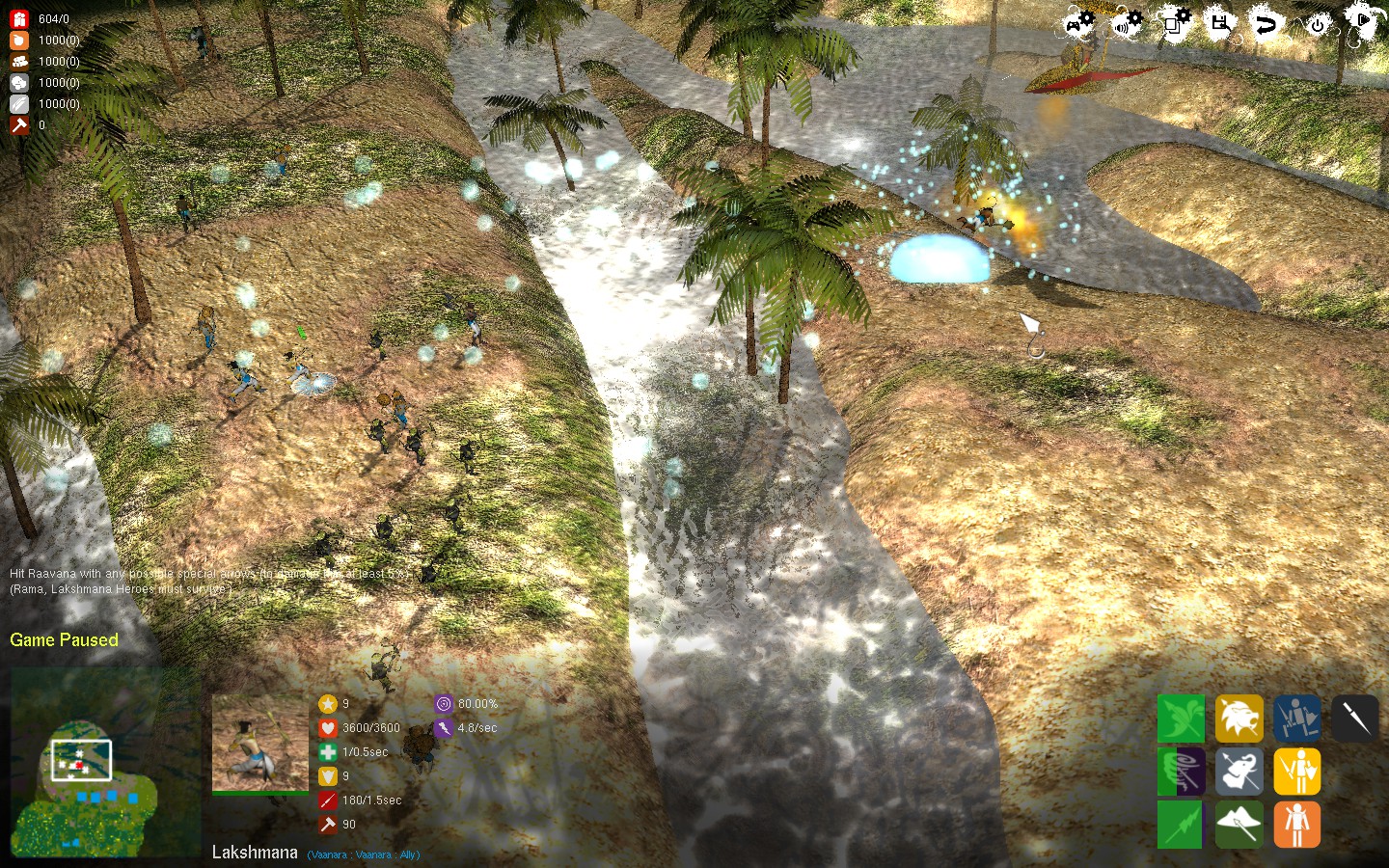Fire the lightning arrow ability

coord(1181,825)
